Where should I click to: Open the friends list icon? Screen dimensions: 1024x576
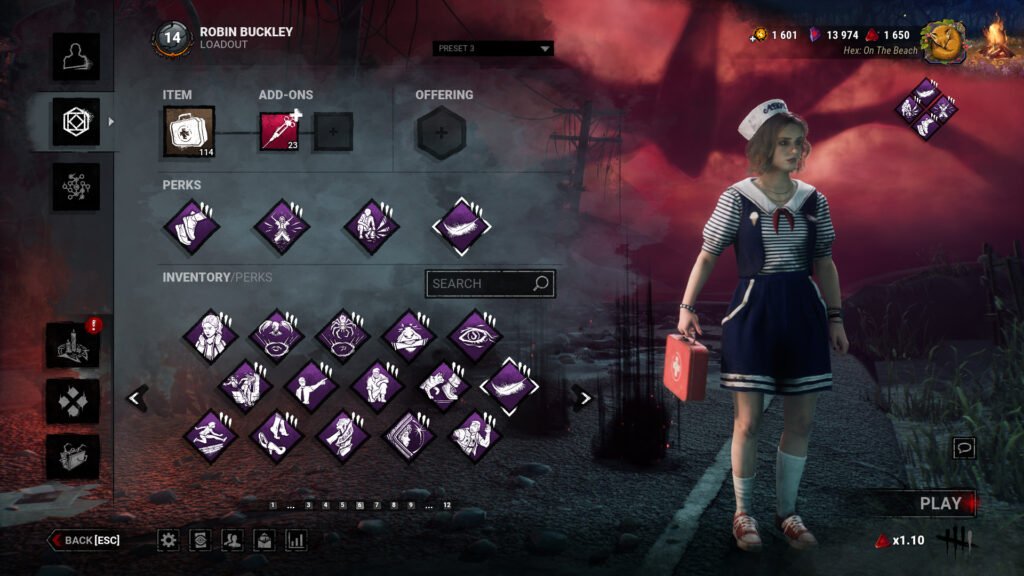coord(232,540)
